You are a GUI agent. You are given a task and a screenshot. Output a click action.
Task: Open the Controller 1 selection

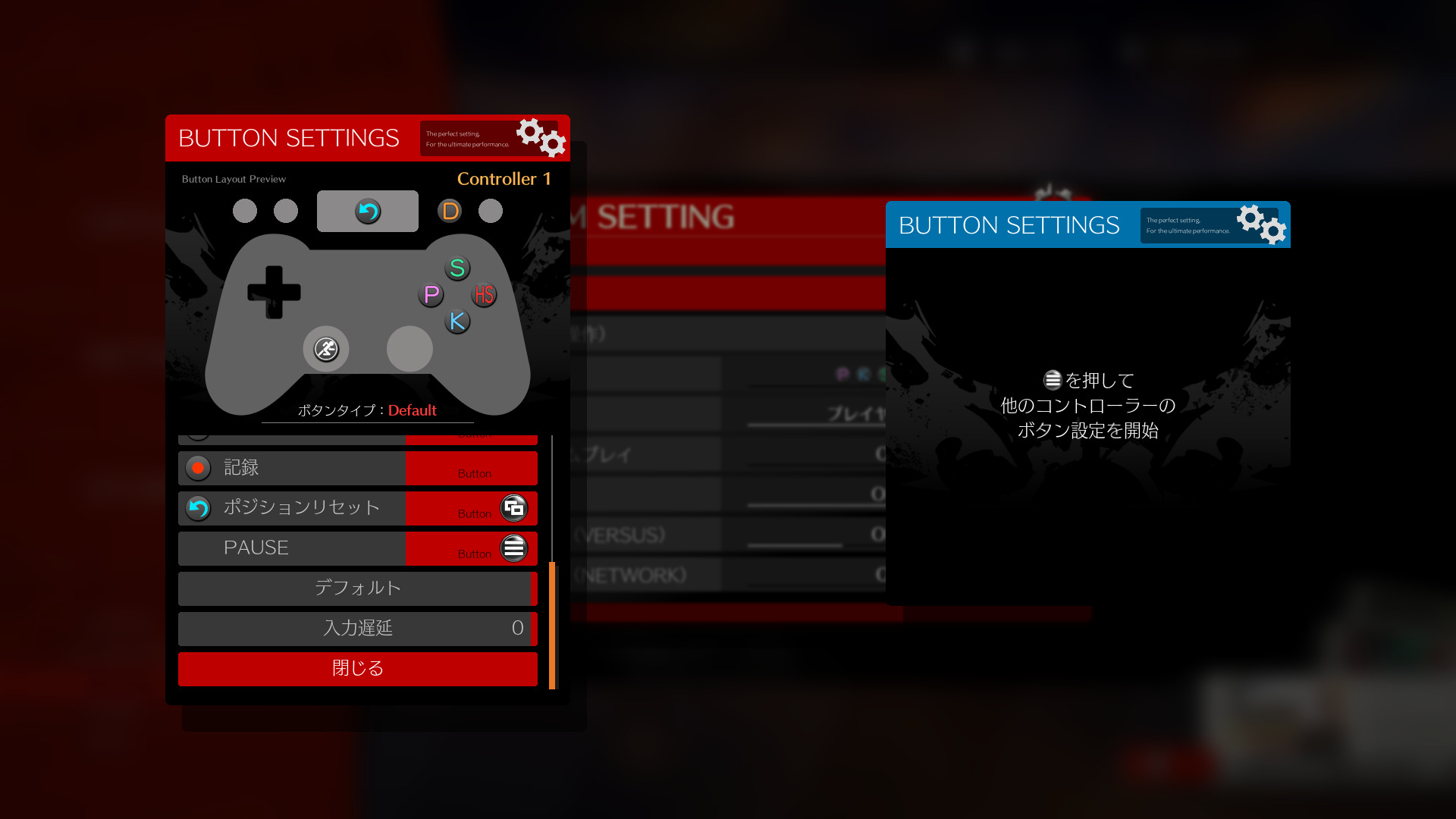(506, 179)
